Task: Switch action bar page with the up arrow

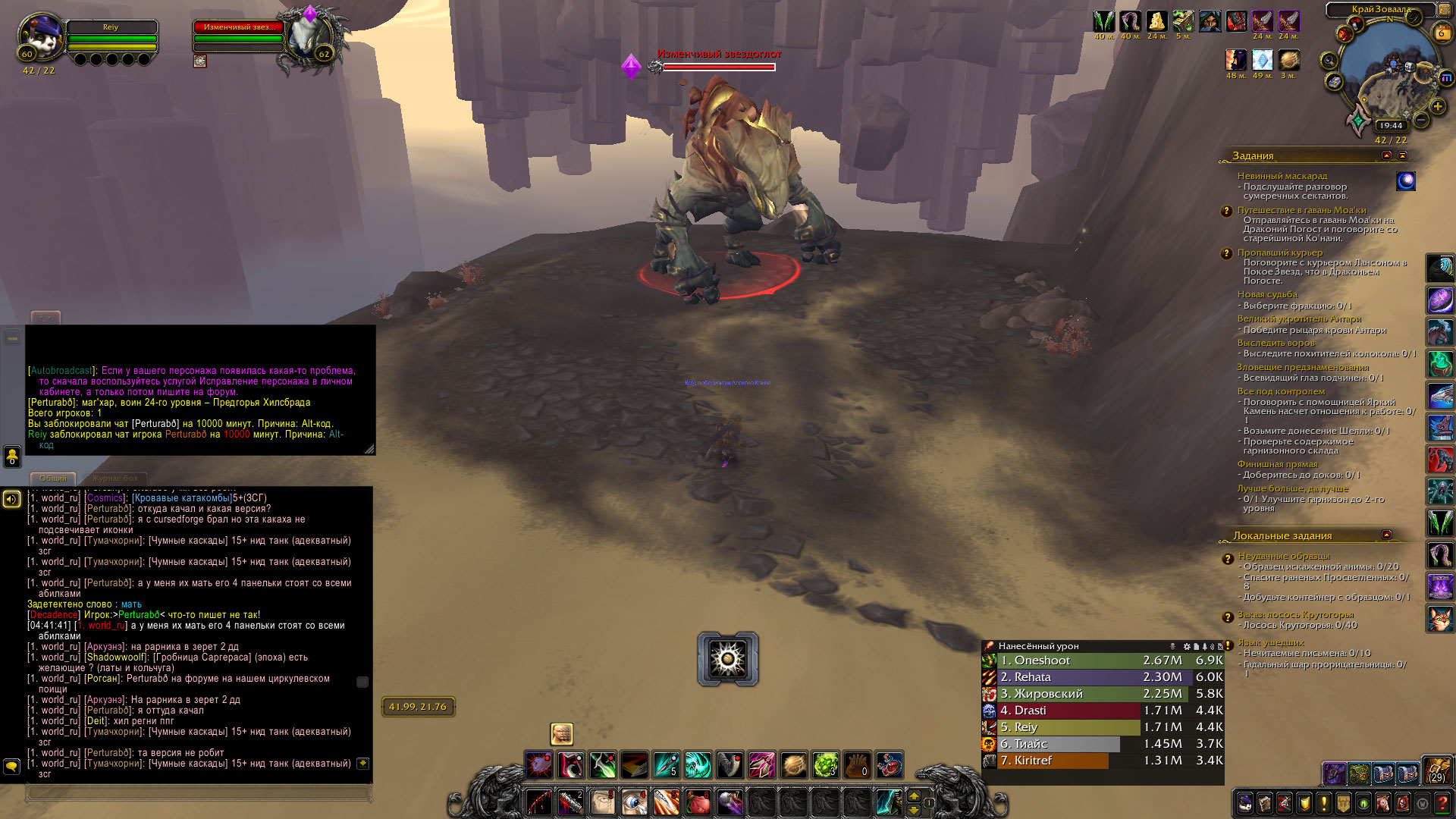Action: (x=914, y=795)
